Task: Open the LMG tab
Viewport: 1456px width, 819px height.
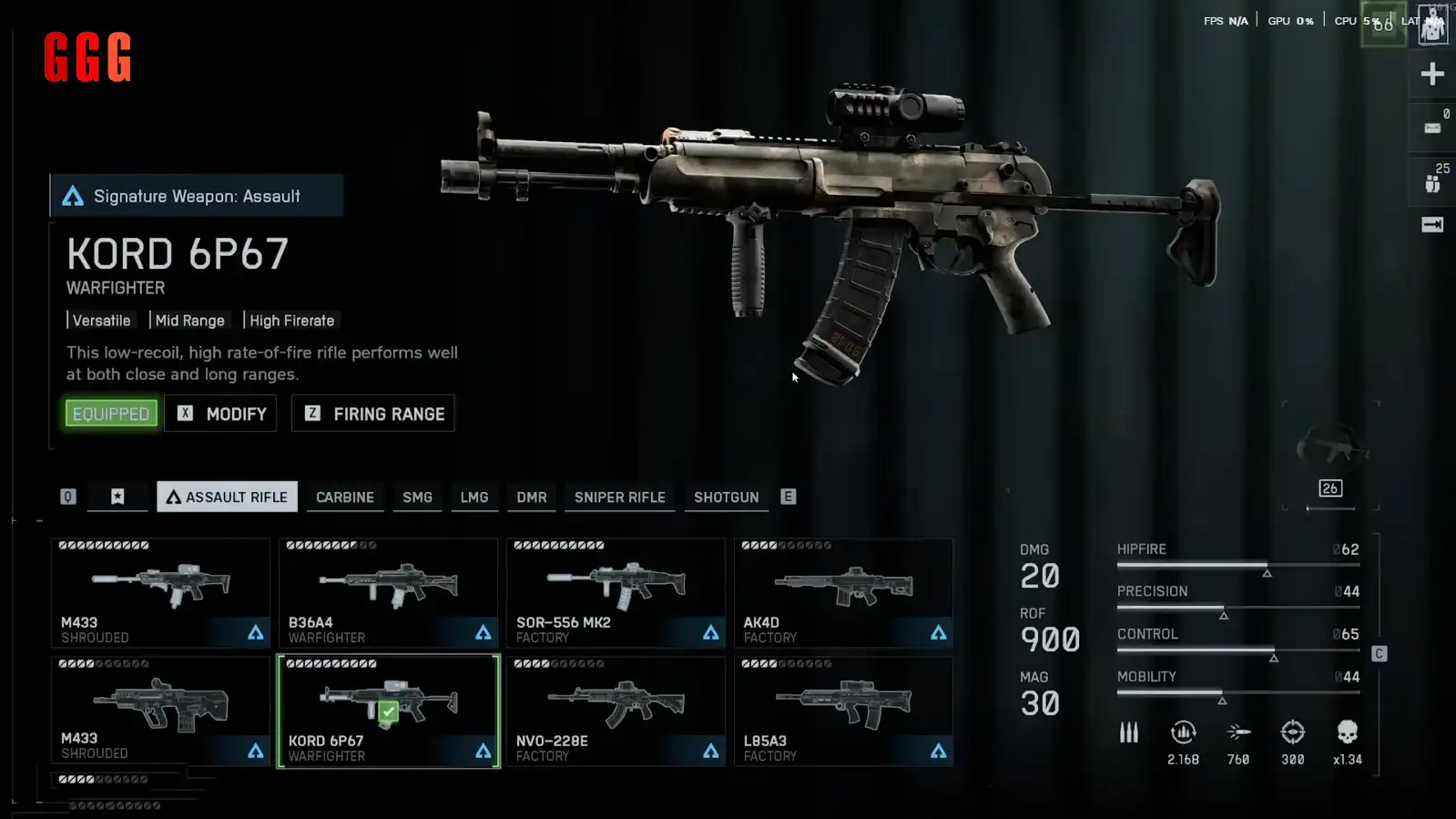Action: tap(473, 497)
